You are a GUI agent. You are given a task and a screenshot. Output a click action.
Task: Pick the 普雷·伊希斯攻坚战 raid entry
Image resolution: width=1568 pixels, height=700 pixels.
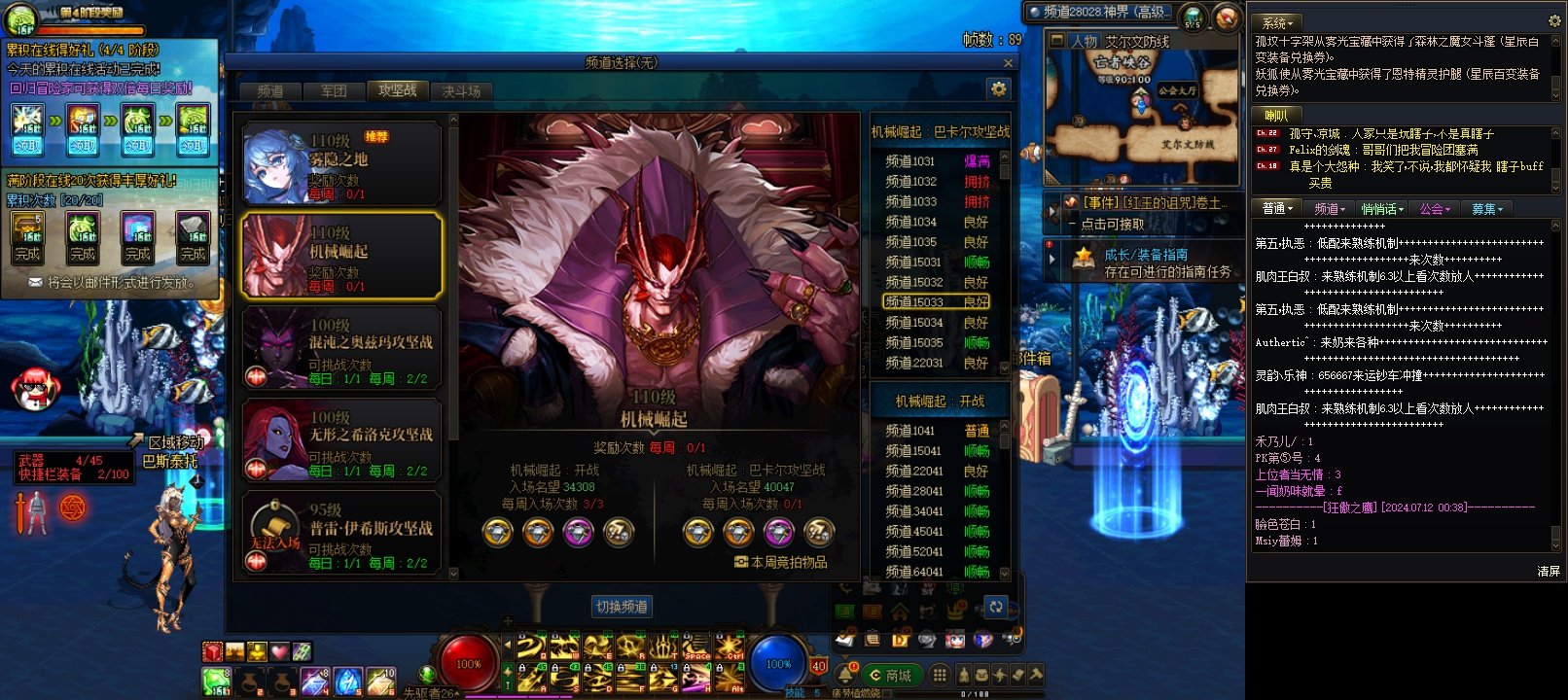point(341,534)
